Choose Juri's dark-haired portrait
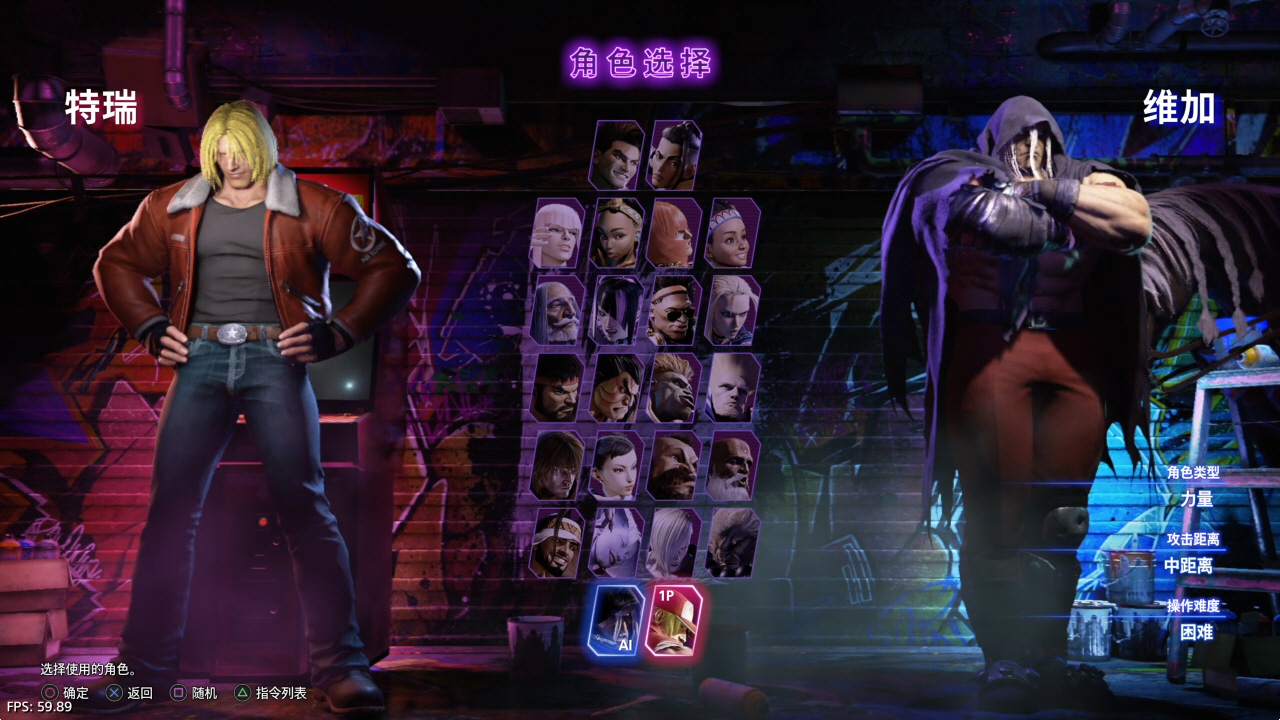Image resolution: width=1280 pixels, height=720 pixels. pyautogui.click(x=616, y=311)
